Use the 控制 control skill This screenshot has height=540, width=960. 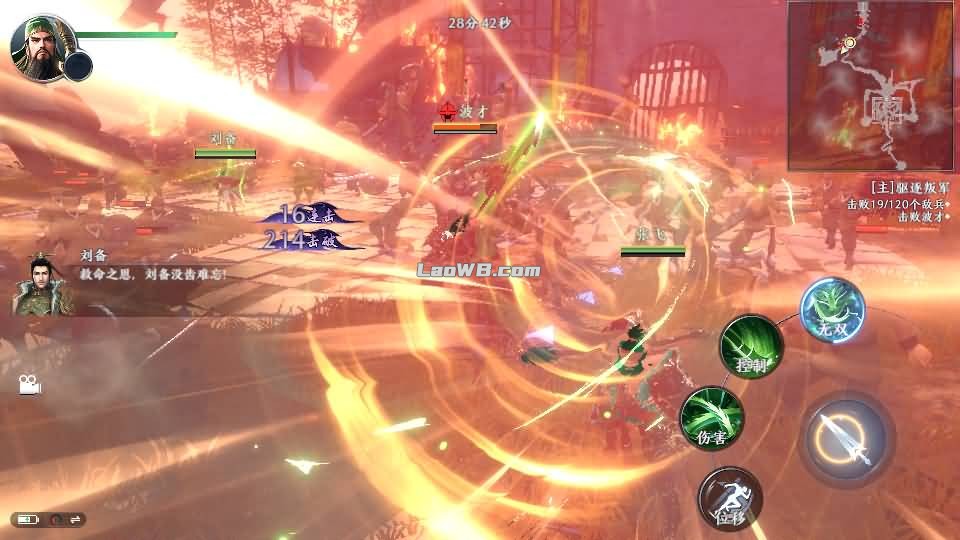[751, 347]
